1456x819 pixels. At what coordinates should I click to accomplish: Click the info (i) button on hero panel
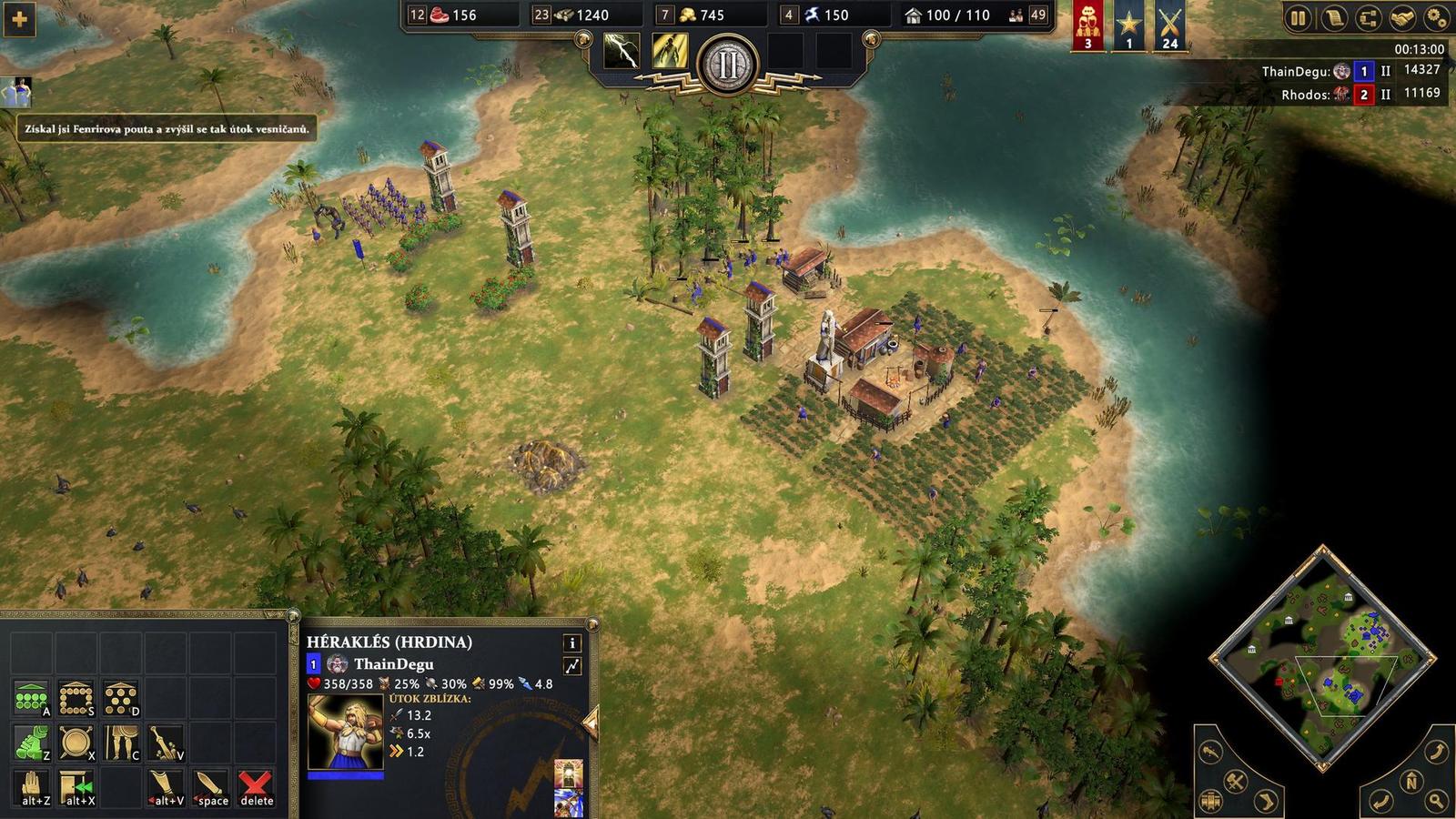pyautogui.click(x=571, y=643)
